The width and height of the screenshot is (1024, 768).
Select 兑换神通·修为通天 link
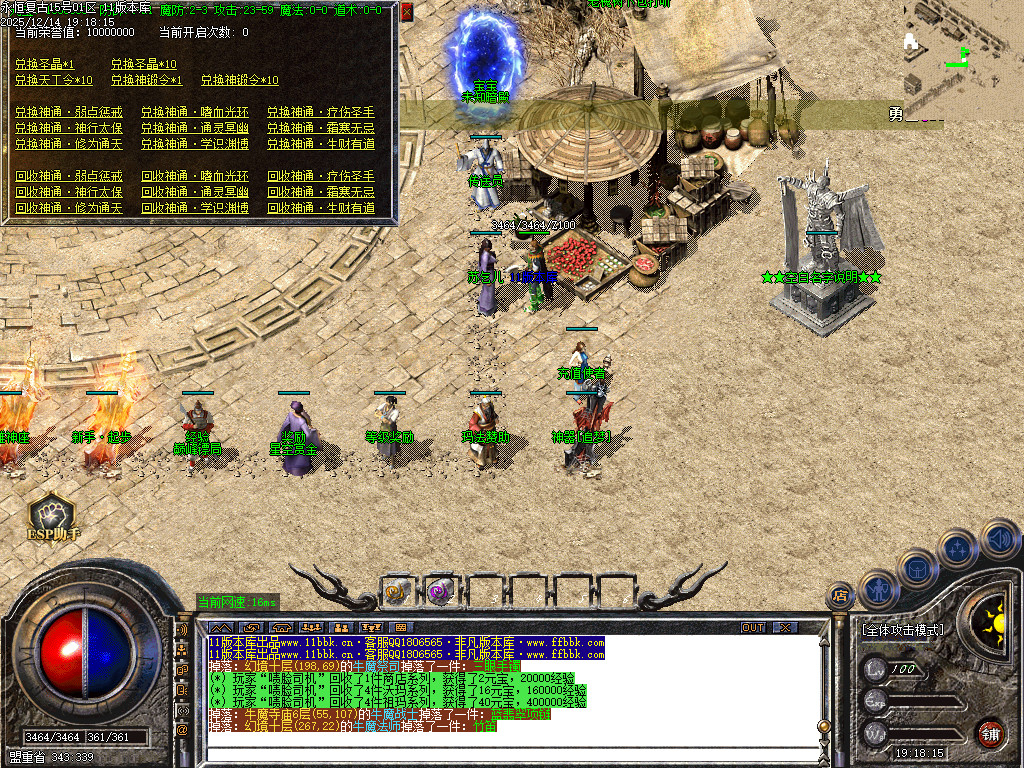[69, 144]
